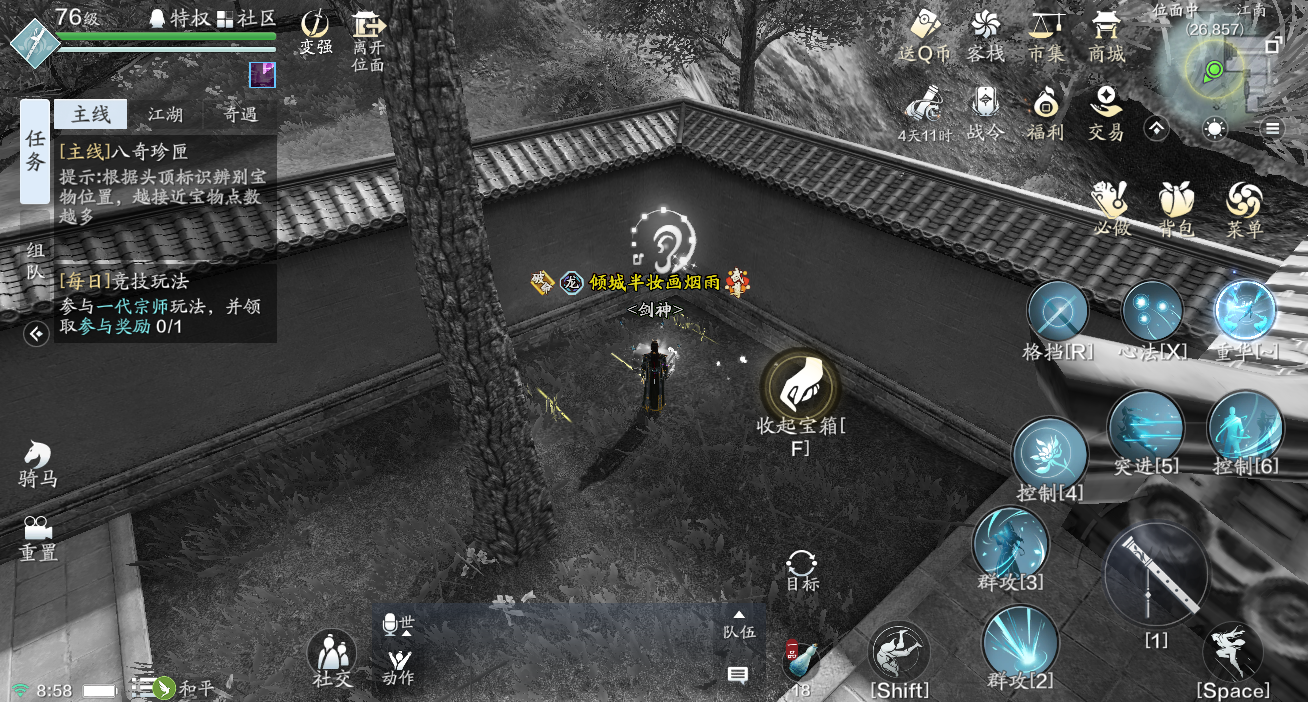Open the 商城 shop

tap(1107, 35)
